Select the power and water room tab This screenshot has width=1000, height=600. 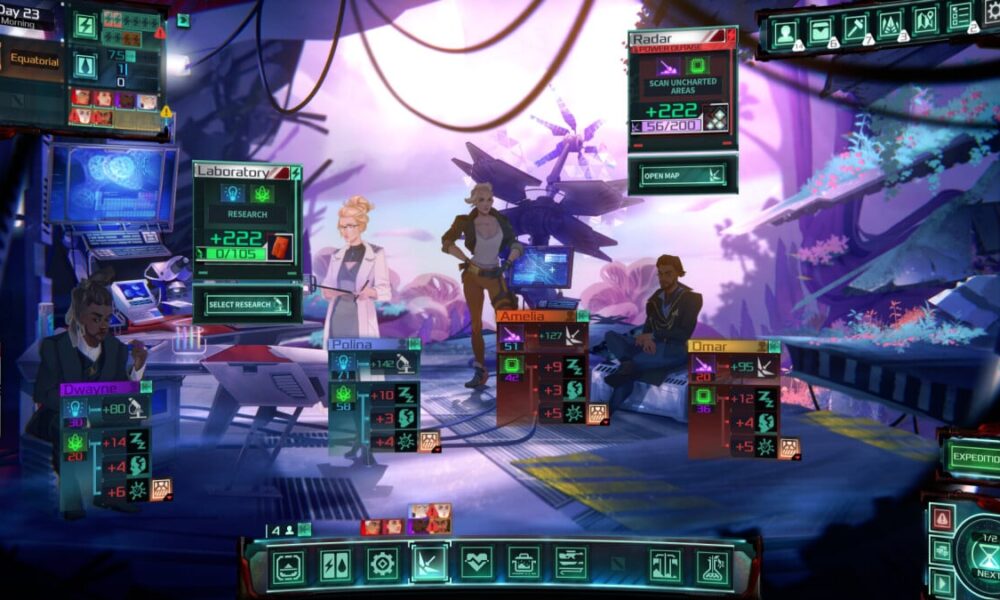(x=334, y=565)
